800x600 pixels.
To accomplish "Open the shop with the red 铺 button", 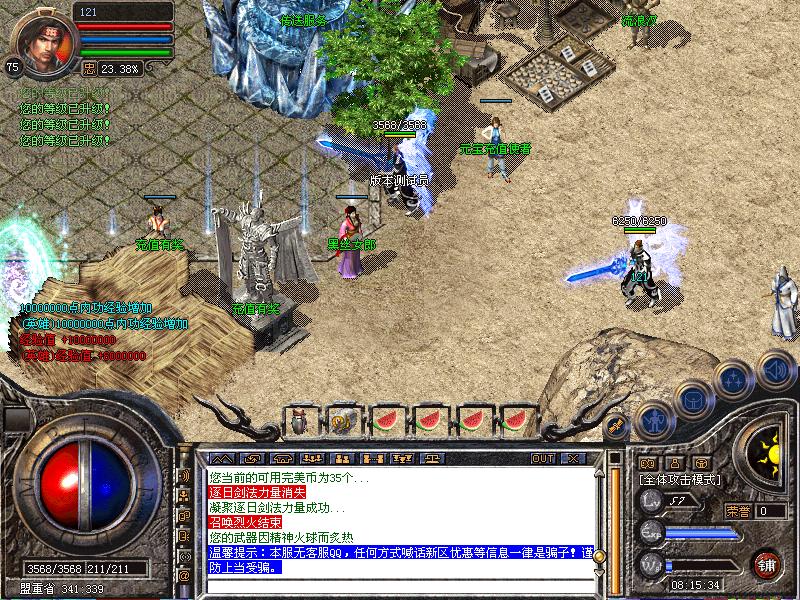I will pos(768,563).
